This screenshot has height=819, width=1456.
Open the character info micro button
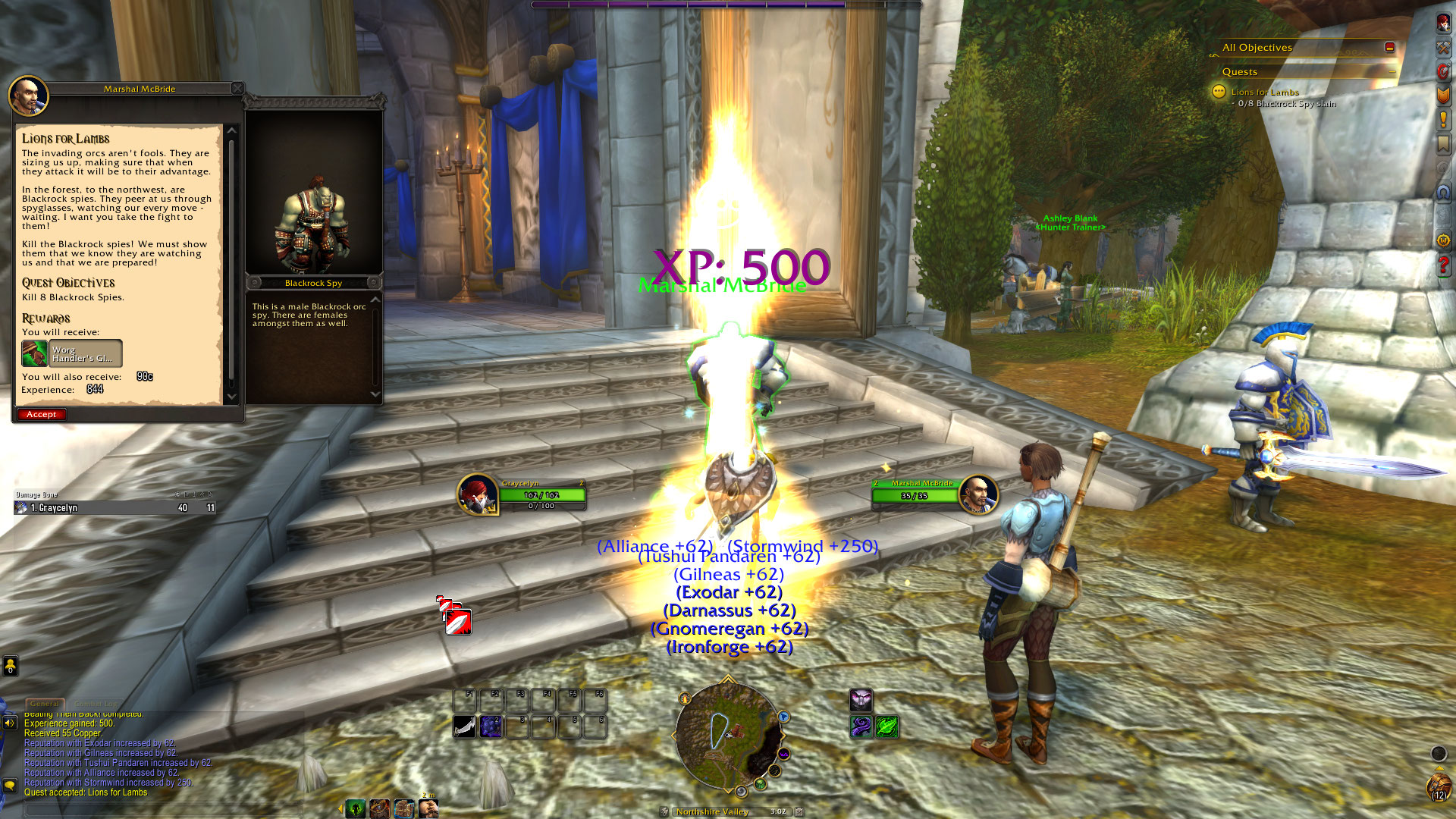coord(1443,23)
